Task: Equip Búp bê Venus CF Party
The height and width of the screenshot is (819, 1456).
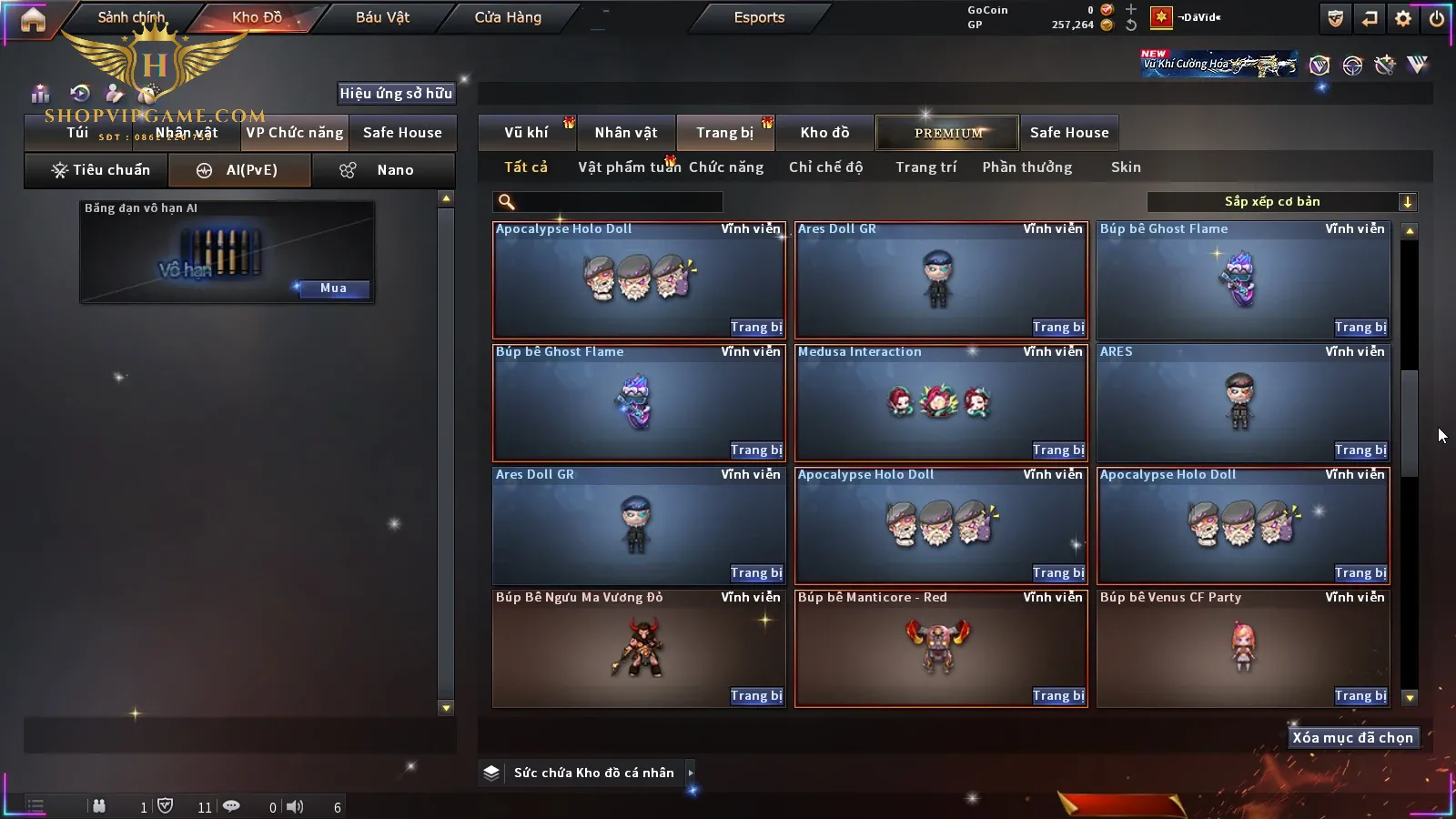Action: (x=1360, y=695)
